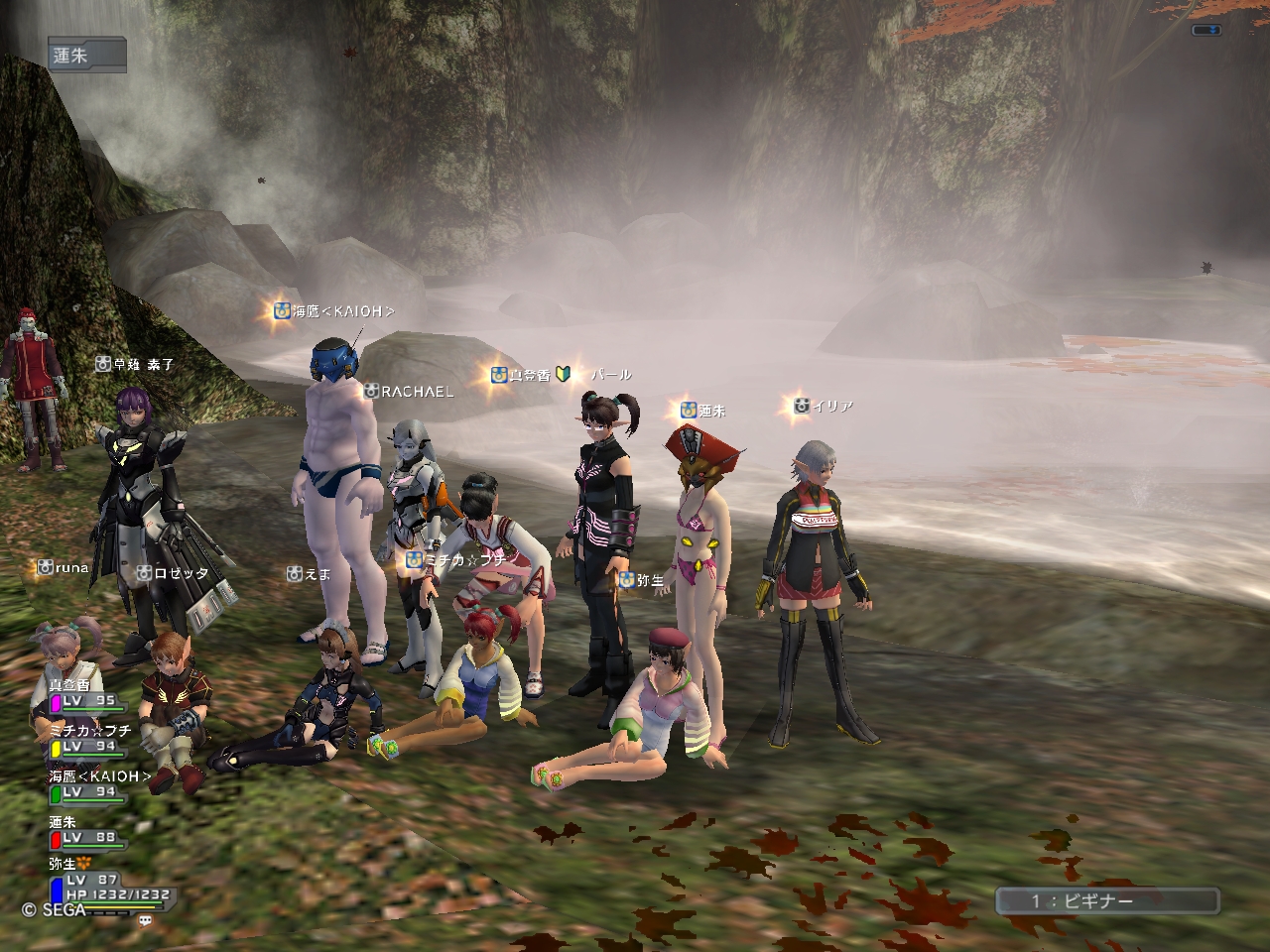Select party member 真奈香 LV 95

pyautogui.click(x=85, y=694)
